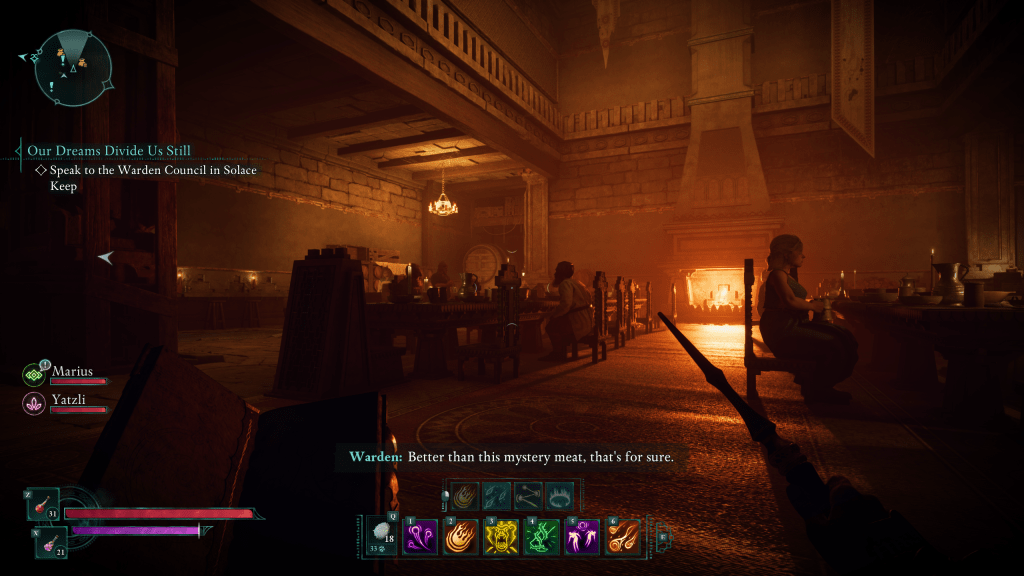Select the dimmed fireball companion ability
1024x576 pixels.
click(x=465, y=496)
